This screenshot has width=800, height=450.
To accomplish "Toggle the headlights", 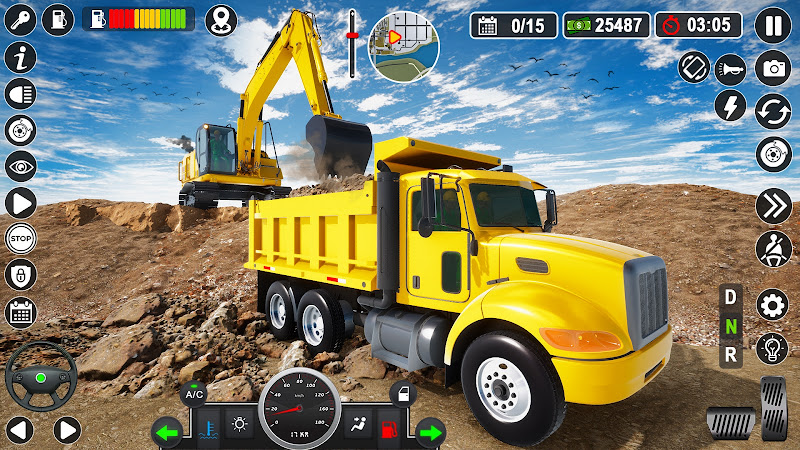I will 20,94.
